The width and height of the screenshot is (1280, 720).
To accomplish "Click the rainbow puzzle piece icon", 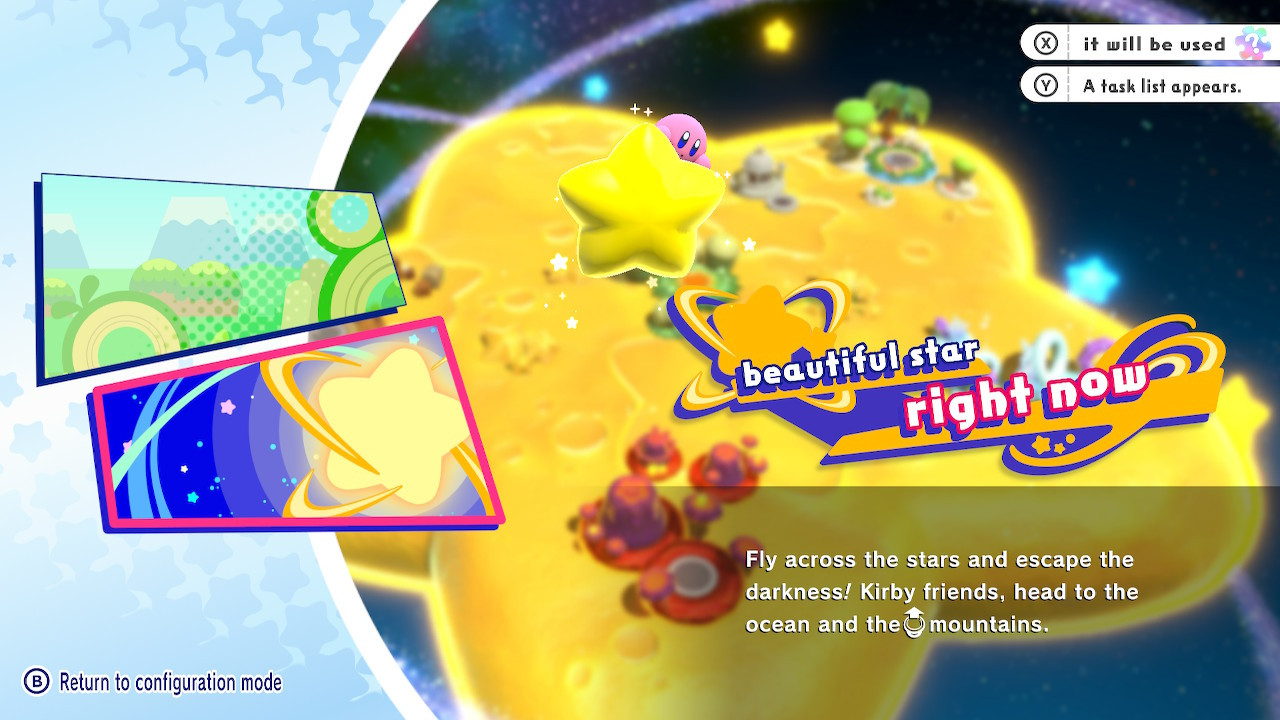I will click(x=1251, y=43).
